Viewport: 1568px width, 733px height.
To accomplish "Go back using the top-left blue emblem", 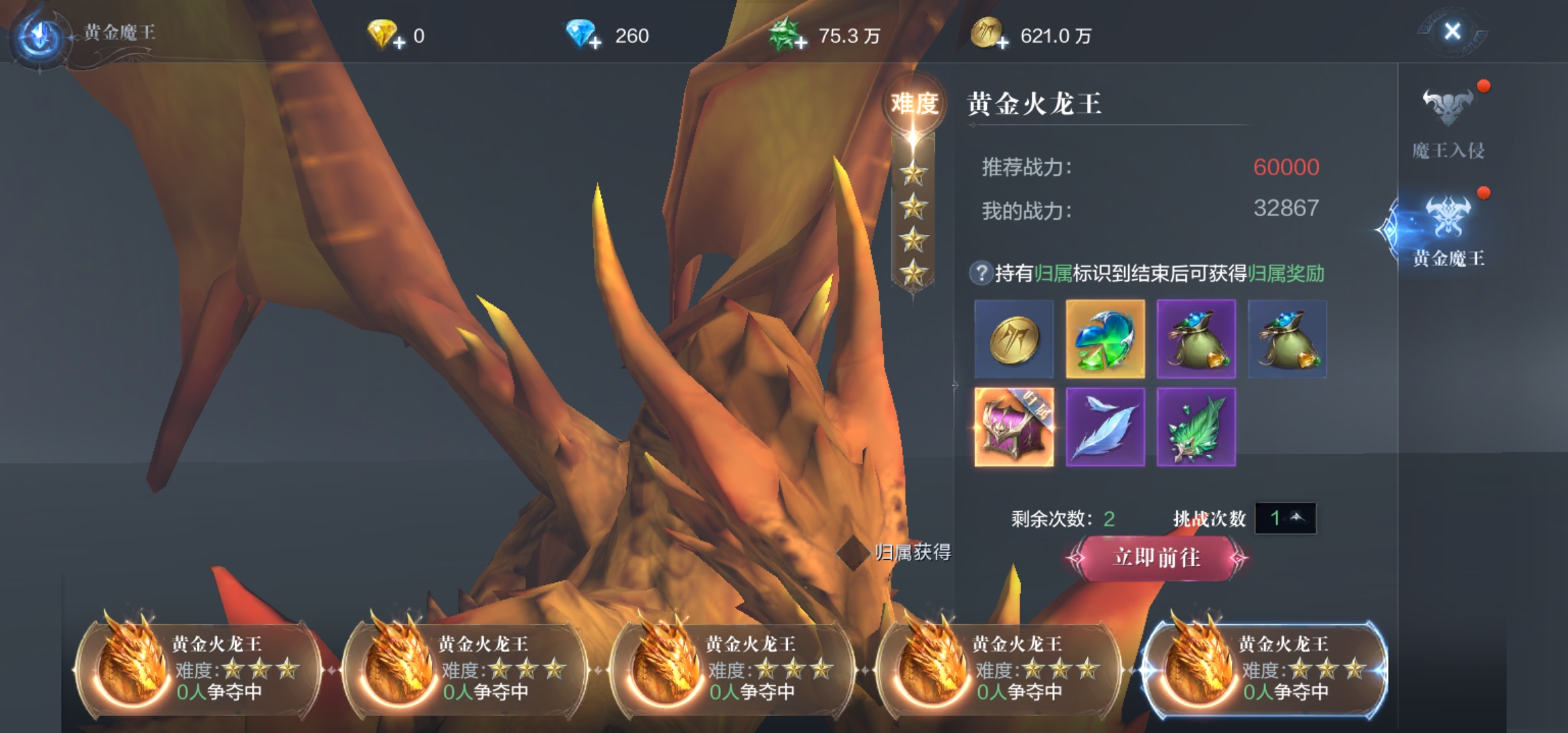I will [x=39, y=35].
